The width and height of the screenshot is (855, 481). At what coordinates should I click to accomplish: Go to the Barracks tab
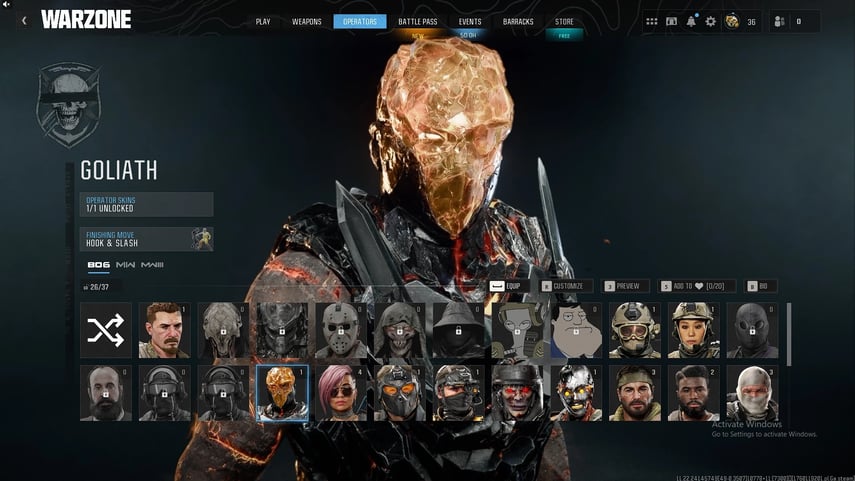coord(518,21)
